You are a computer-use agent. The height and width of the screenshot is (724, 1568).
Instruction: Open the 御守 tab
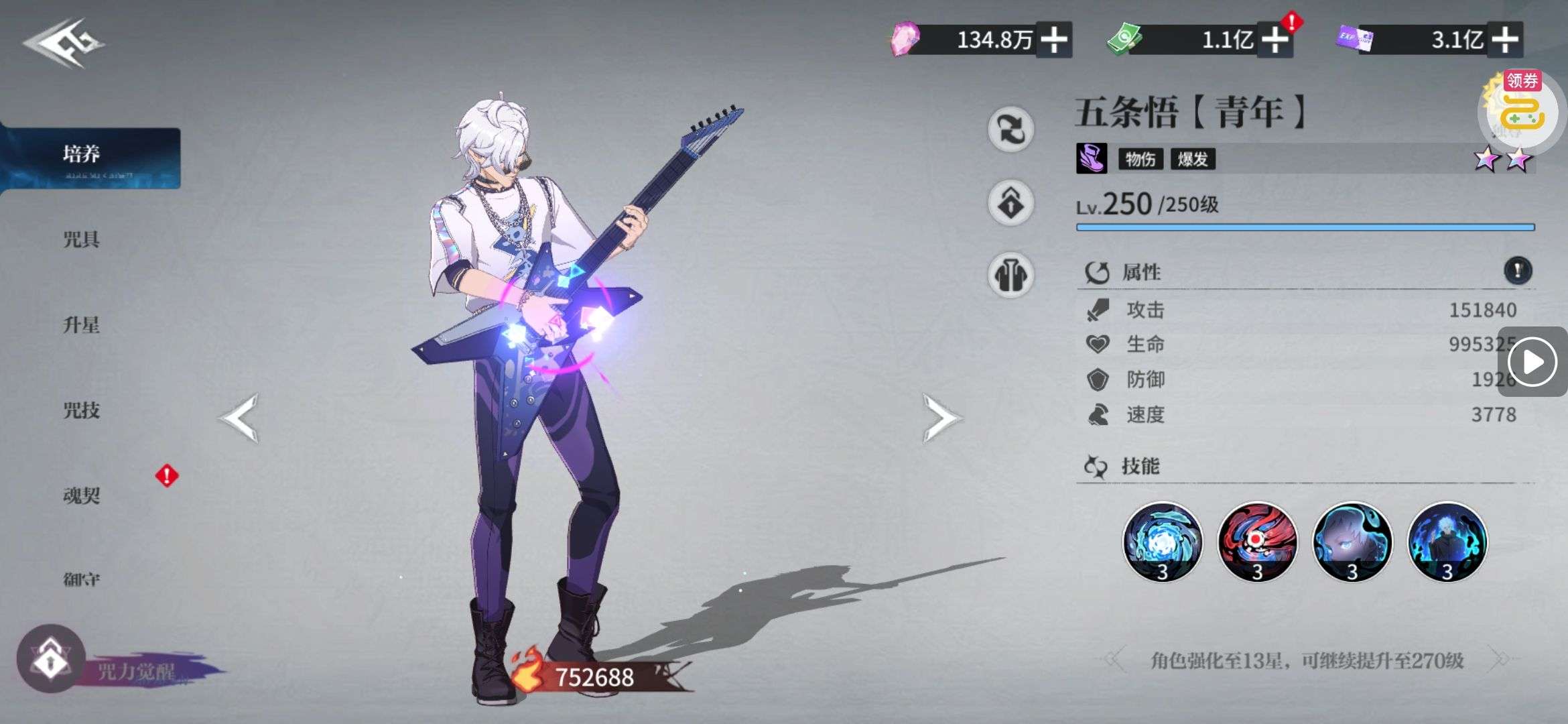click(82, 579)
